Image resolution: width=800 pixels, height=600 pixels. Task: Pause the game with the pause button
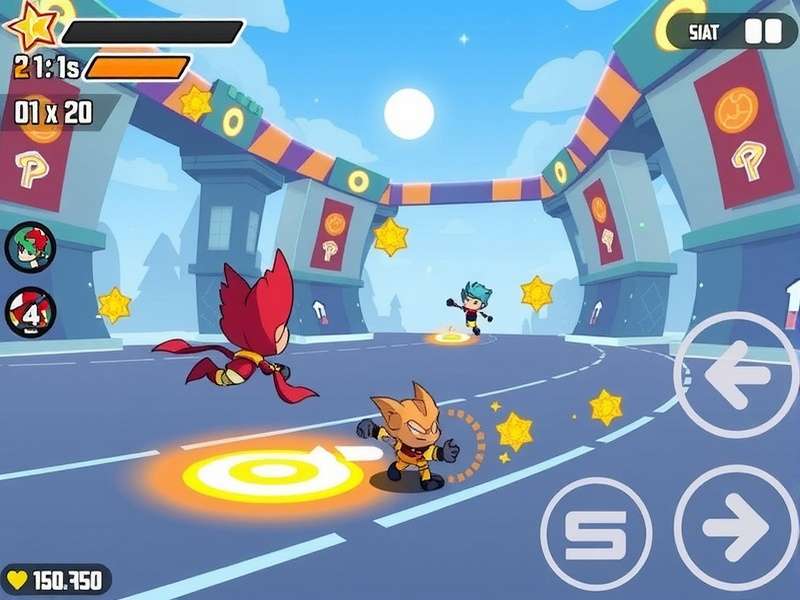[762, 32]
